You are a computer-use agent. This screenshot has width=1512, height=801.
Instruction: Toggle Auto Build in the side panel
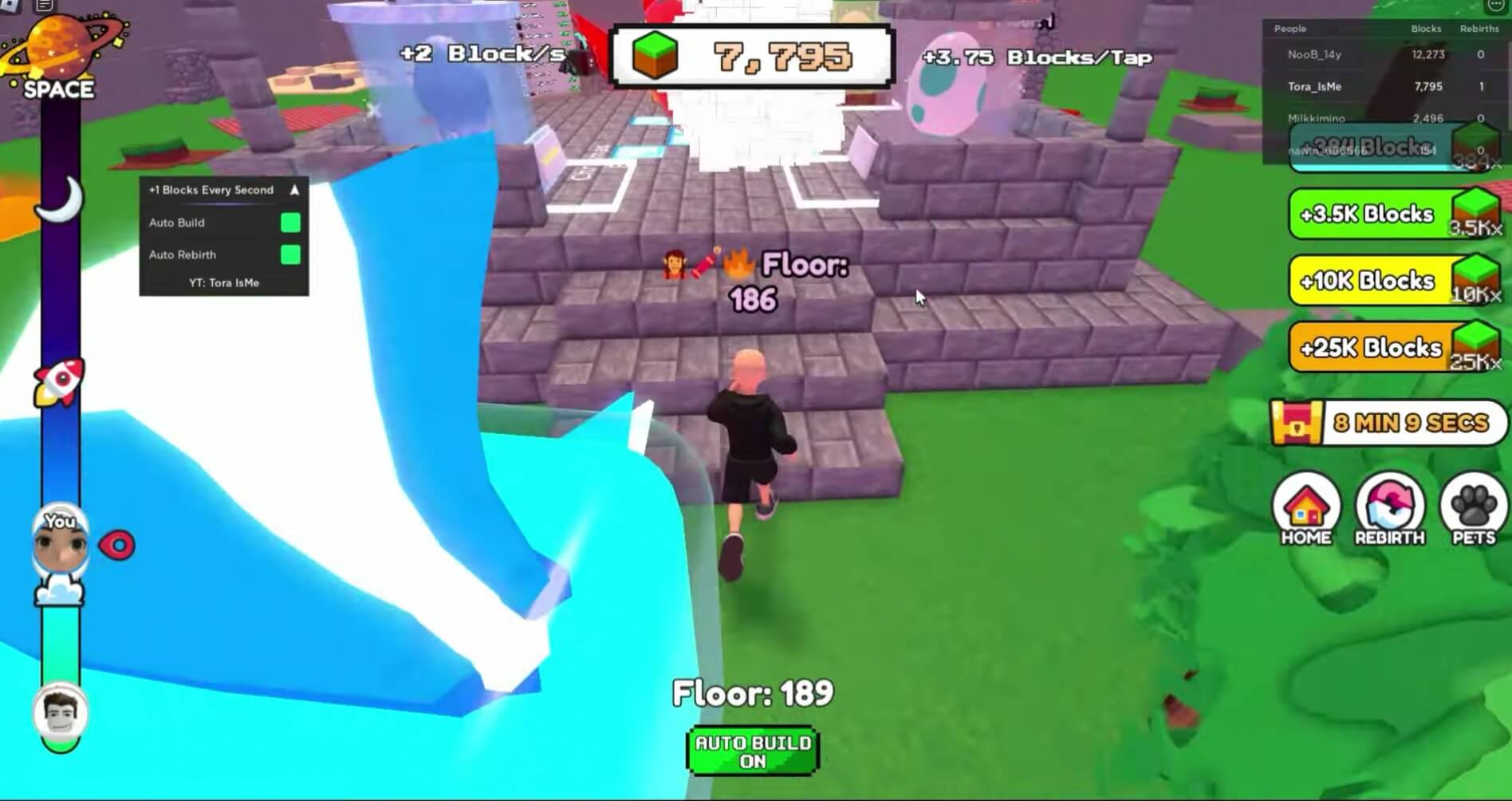[x=289, y=223]
